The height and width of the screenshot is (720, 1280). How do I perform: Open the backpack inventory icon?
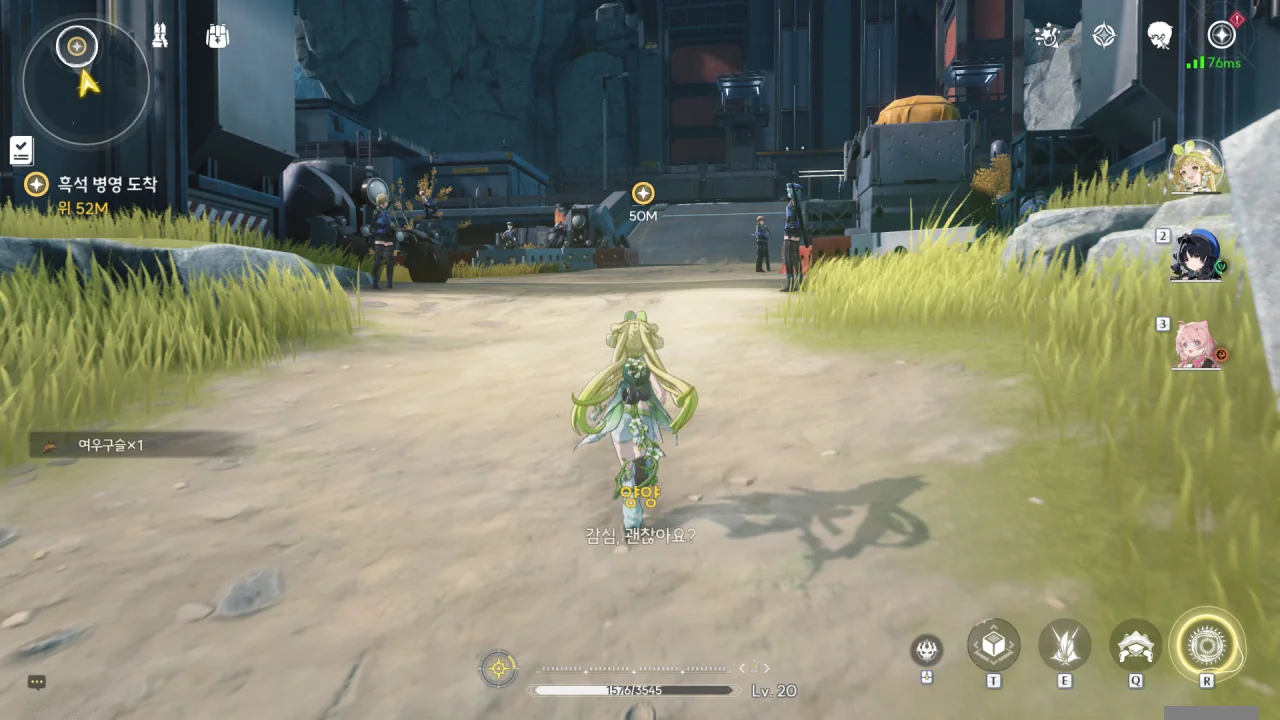217,36
